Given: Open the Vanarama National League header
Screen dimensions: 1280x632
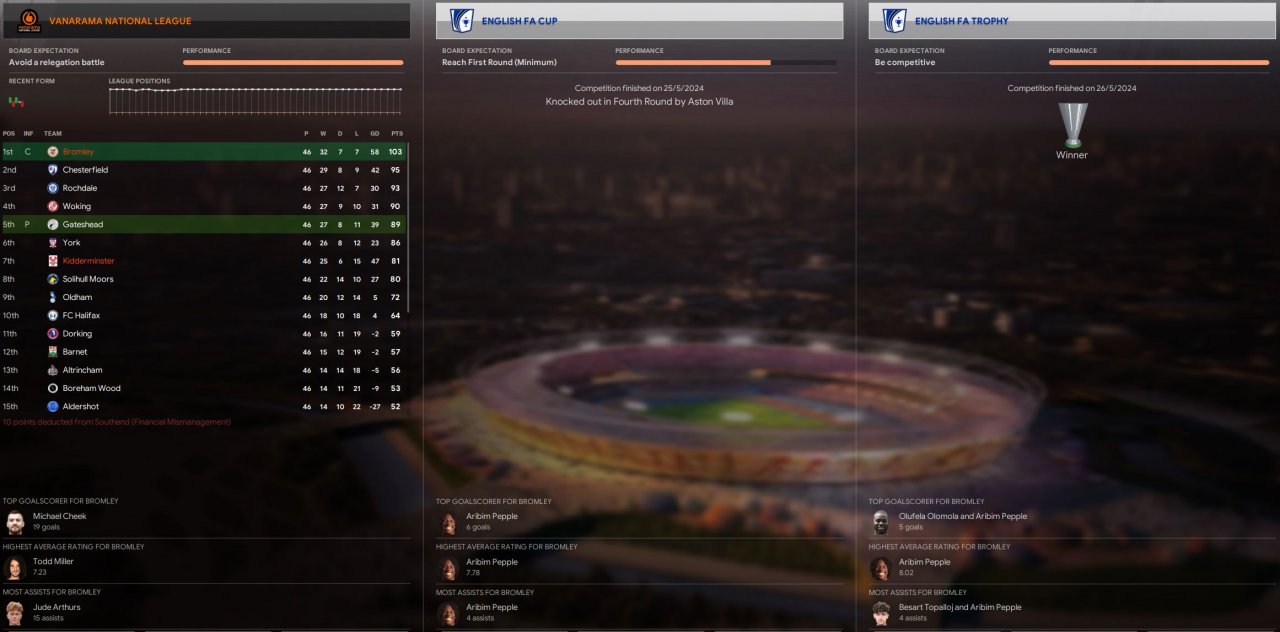Looking at the screenshot, I should pyautogui.click(x=120, y=21).
